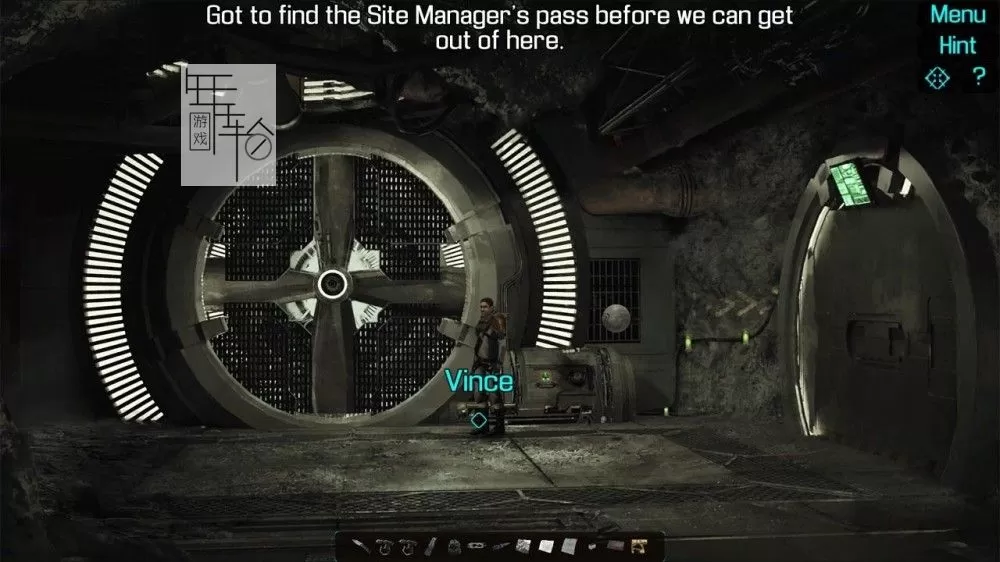The height and width of the screenshot is (562, 1000).
Task: Select the Vince character label
Action: pyautogui.click(x=479, y=381)
